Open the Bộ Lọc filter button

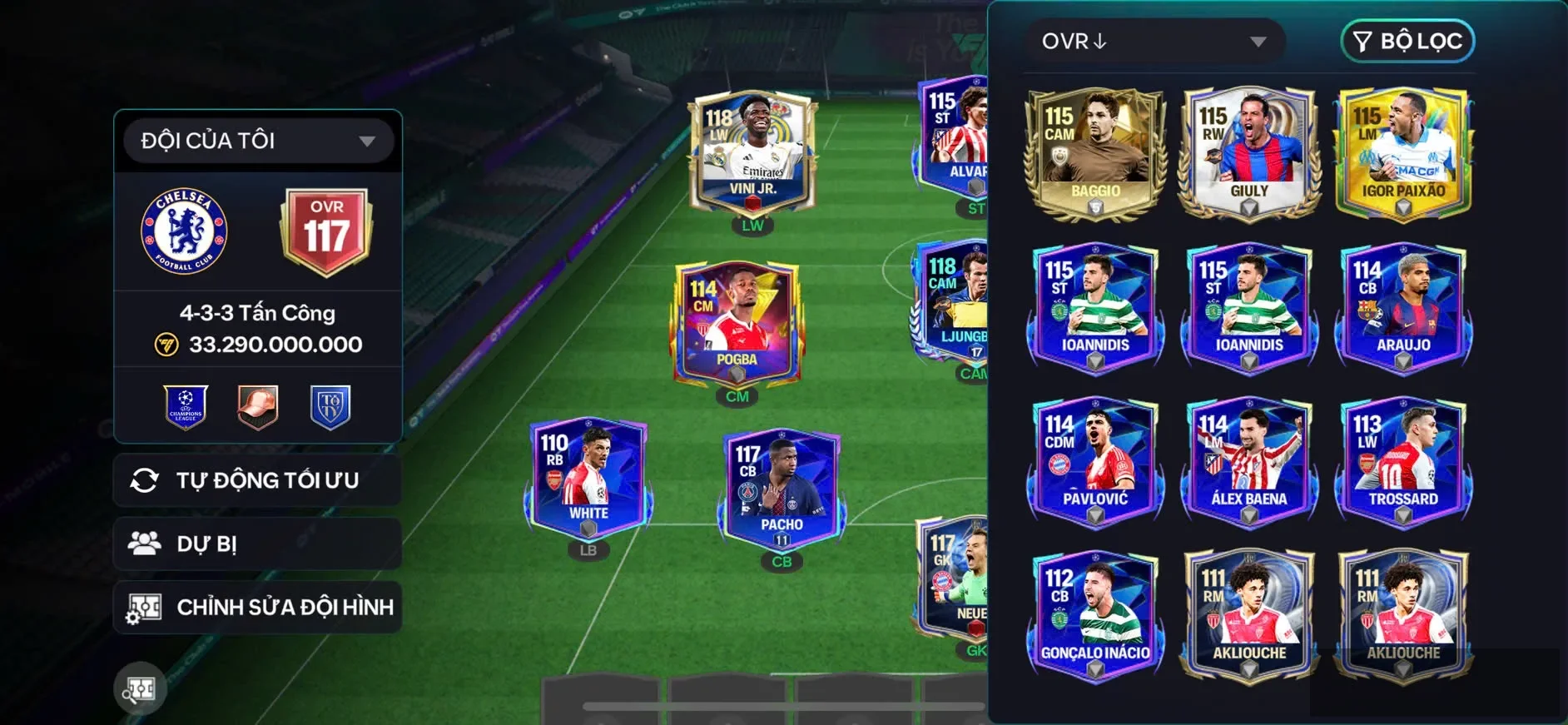pyautogui.click(x=1407, y=42)
